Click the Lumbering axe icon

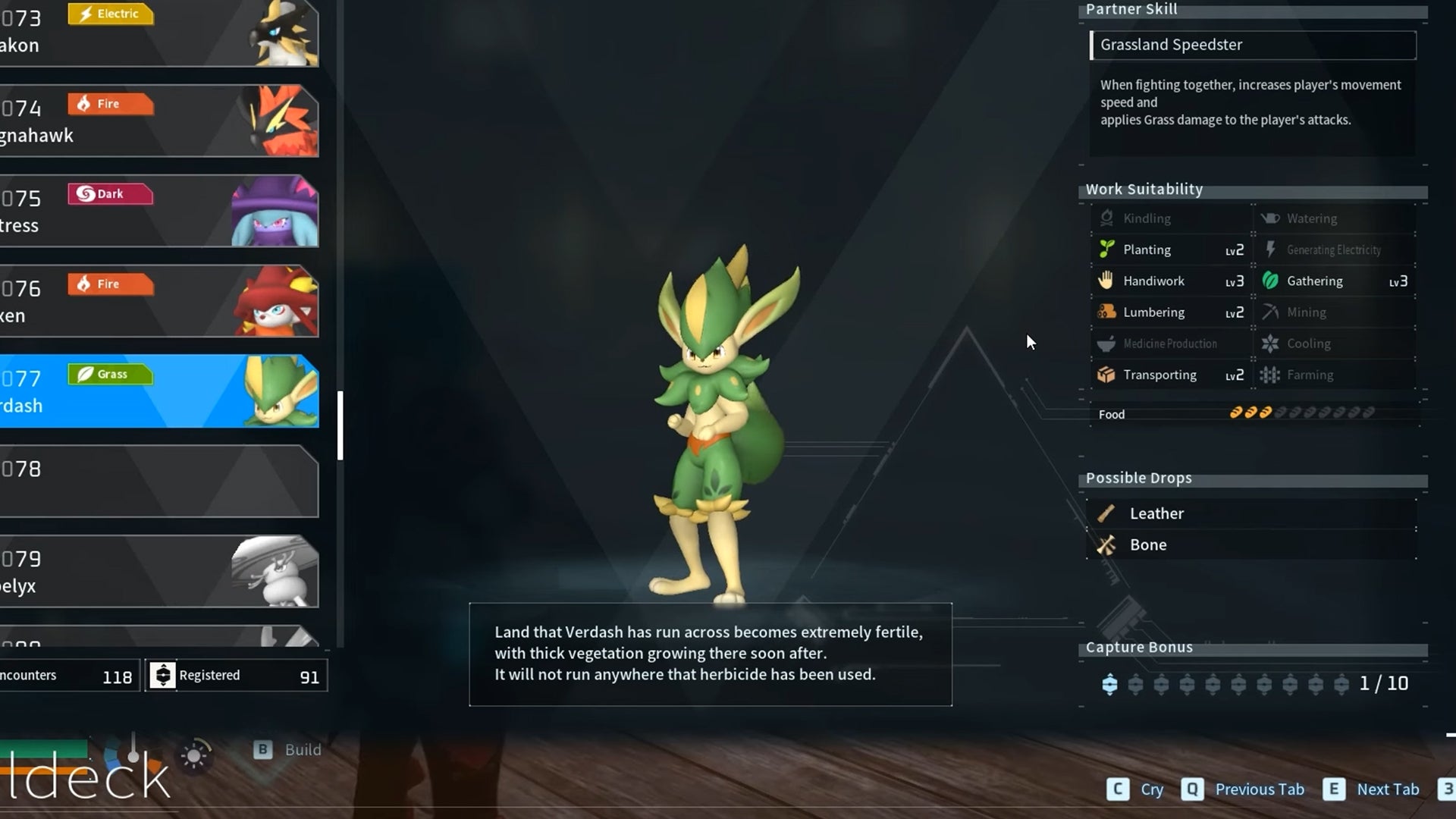tap(1106, 312)
